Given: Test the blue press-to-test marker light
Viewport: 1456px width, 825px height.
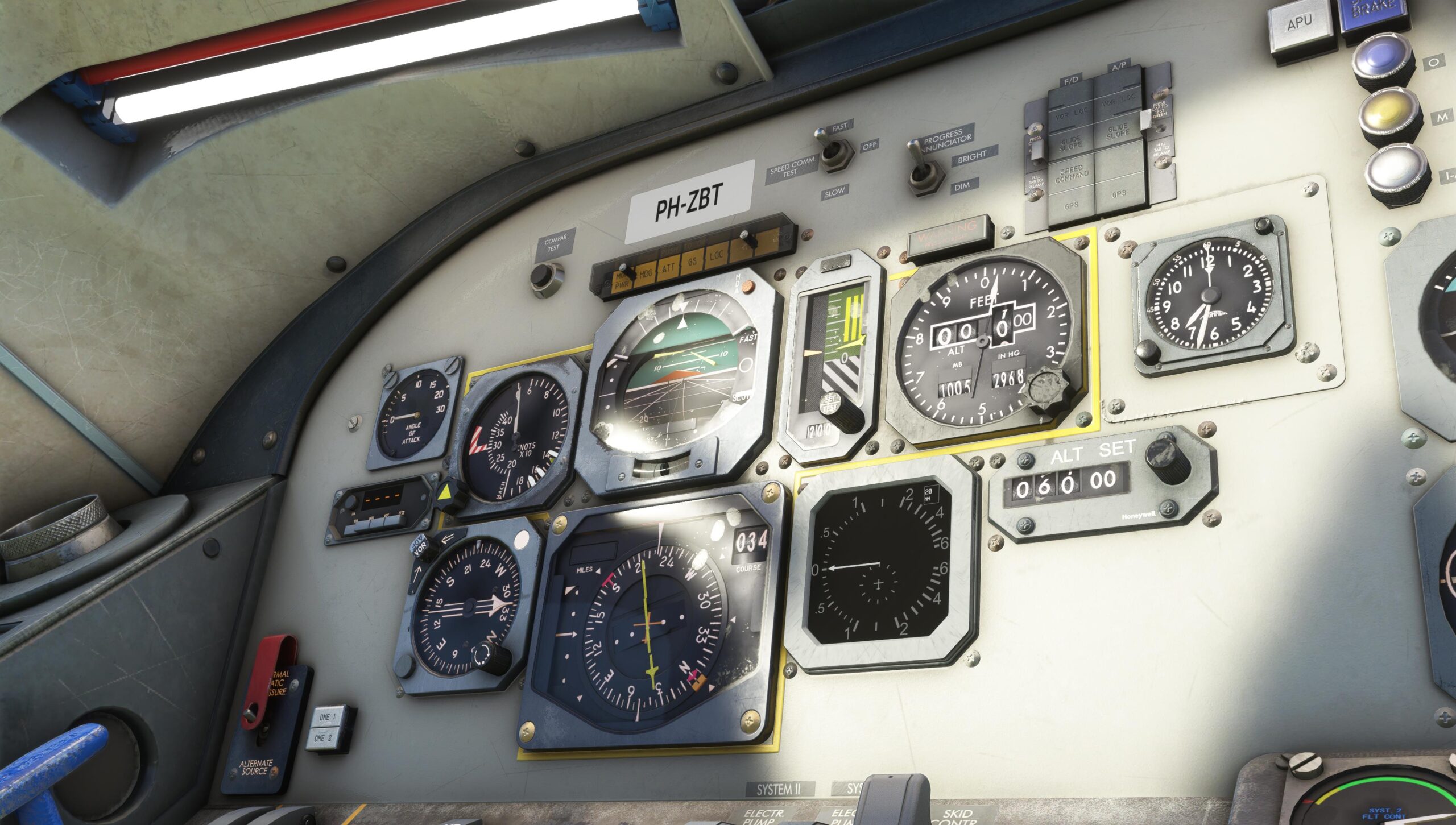Looking at the screenshot, I should tap(1381, 61).
